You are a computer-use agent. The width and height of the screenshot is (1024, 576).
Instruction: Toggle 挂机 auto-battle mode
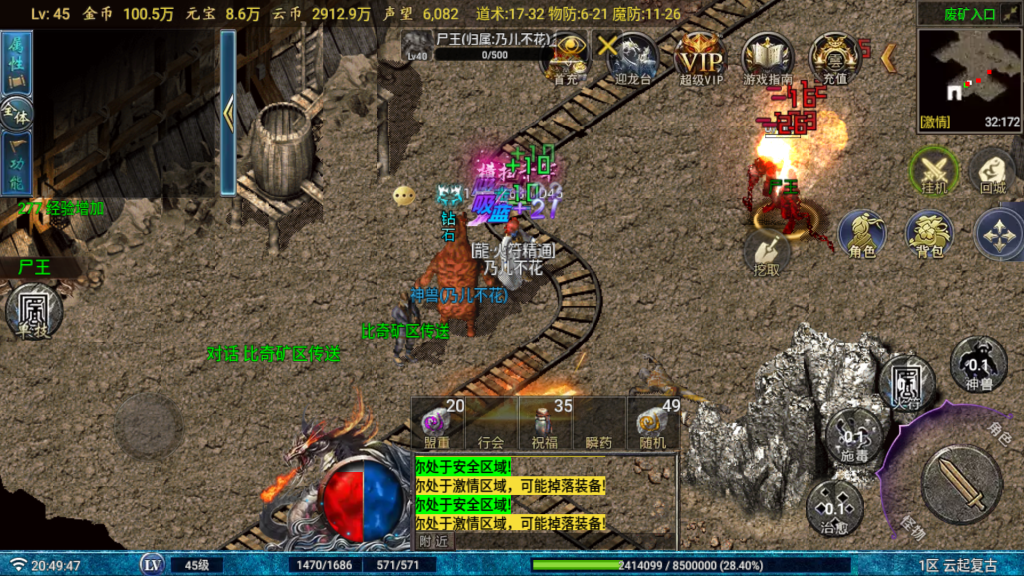pyautogui.click(x=934, y=172)
